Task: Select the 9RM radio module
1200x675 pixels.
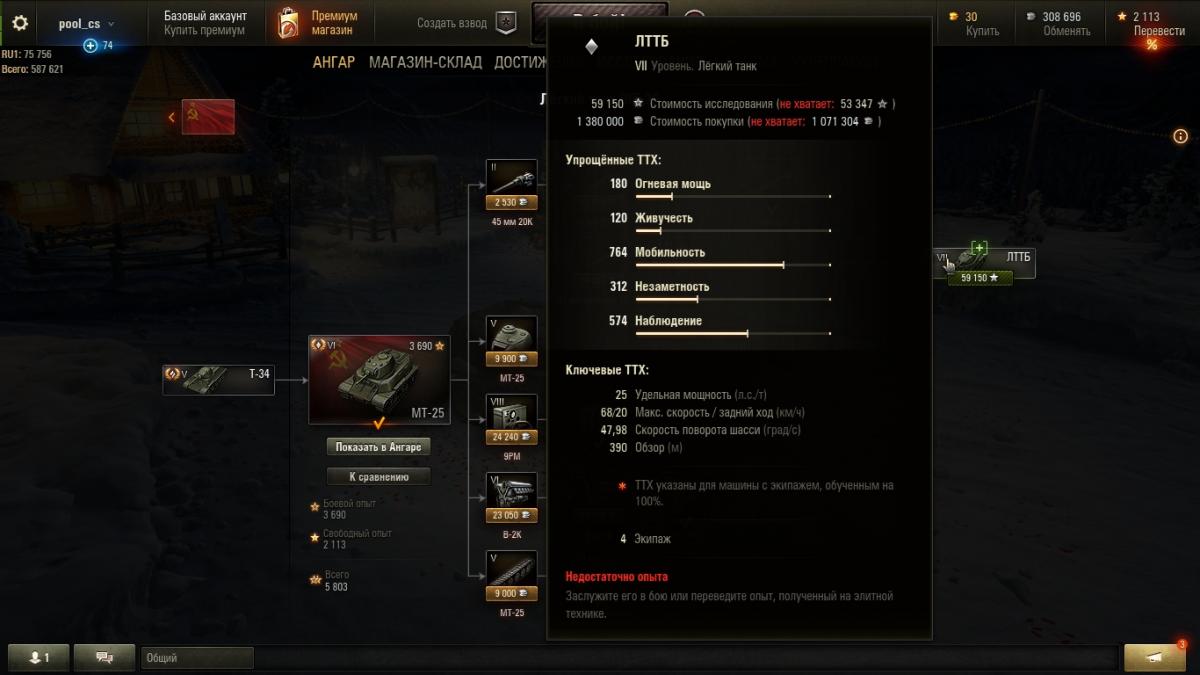Action: 511,419
